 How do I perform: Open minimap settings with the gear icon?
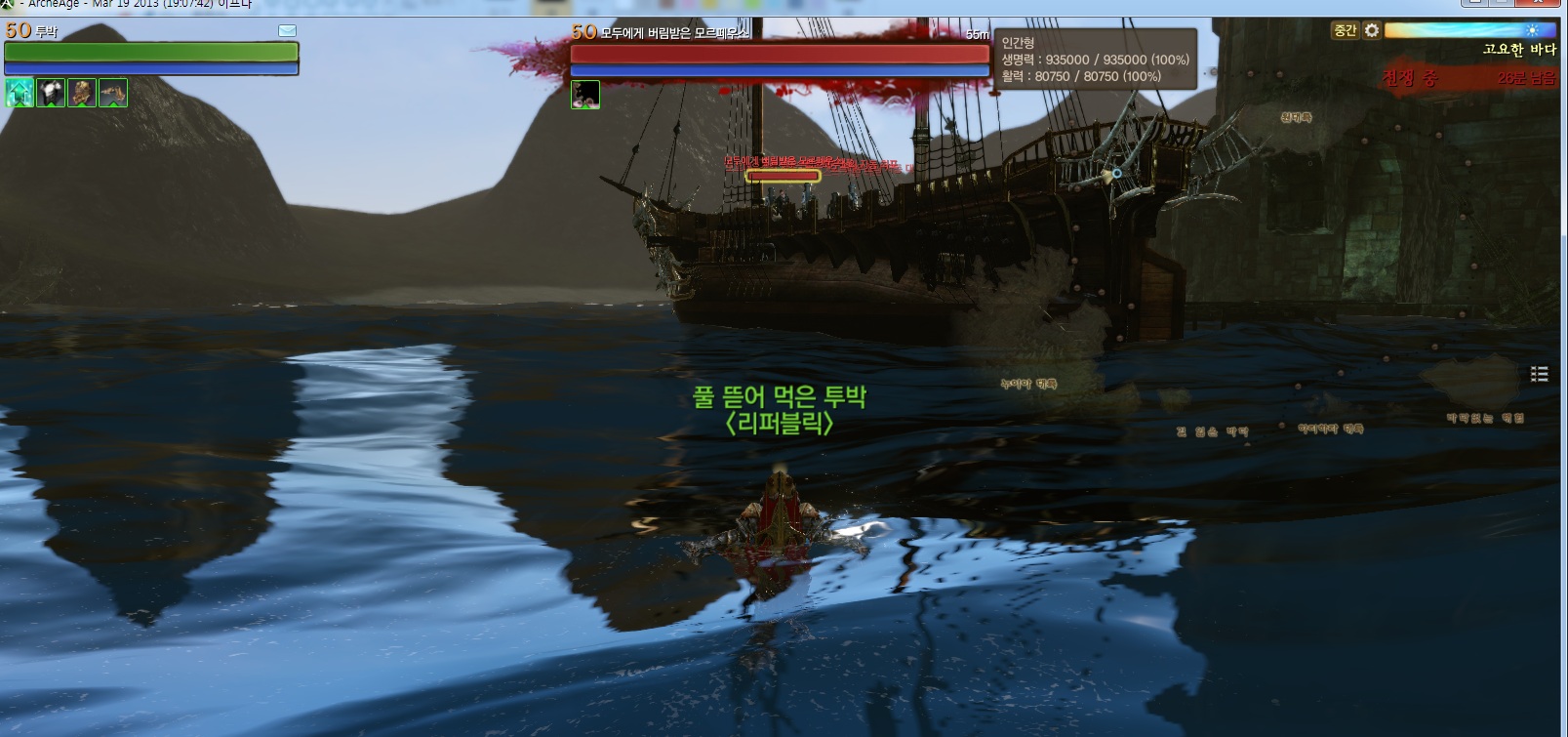point(1371,30)
